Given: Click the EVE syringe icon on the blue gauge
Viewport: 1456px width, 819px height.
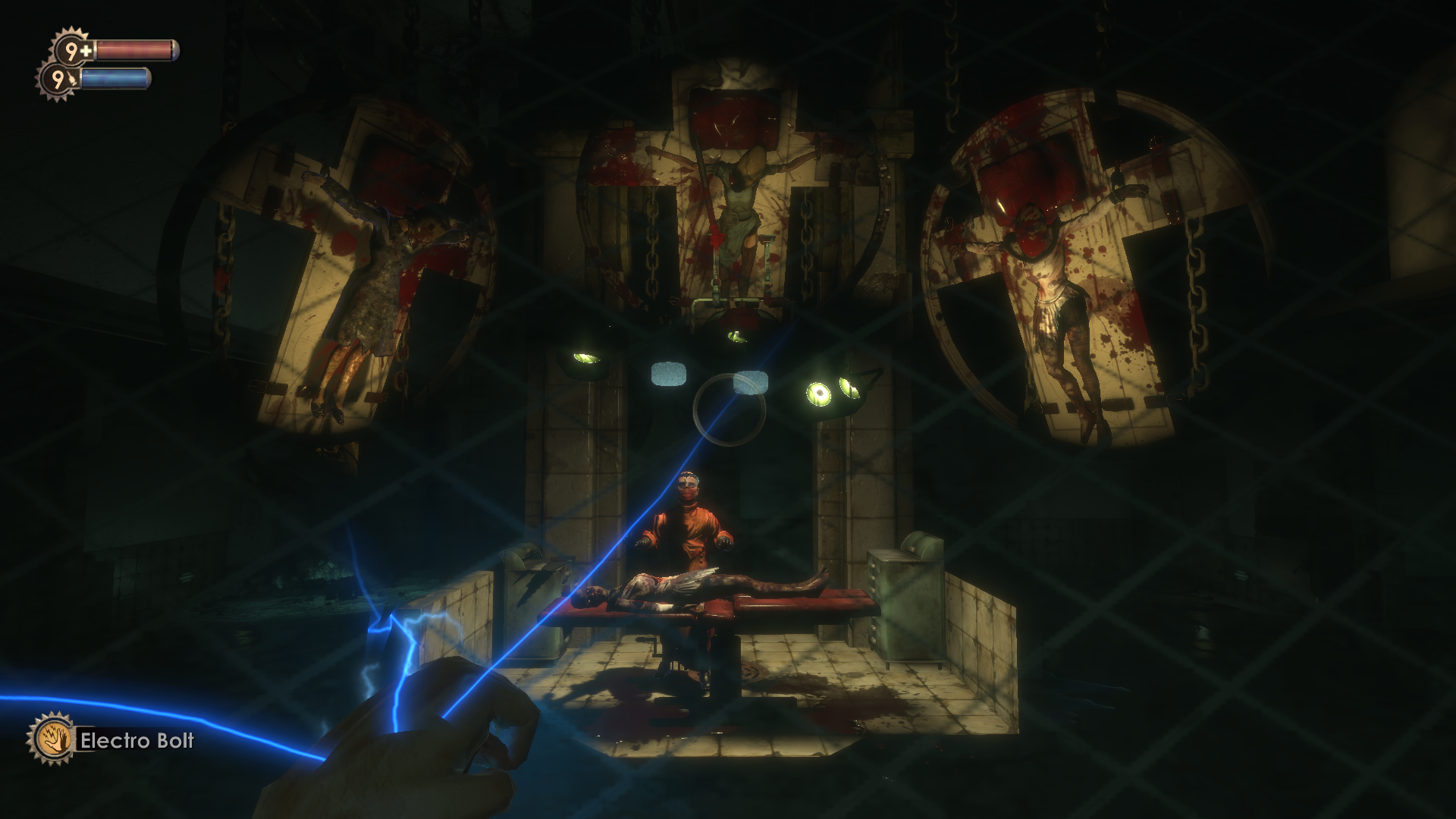Looking at the screenshot, I should [73, 80].
